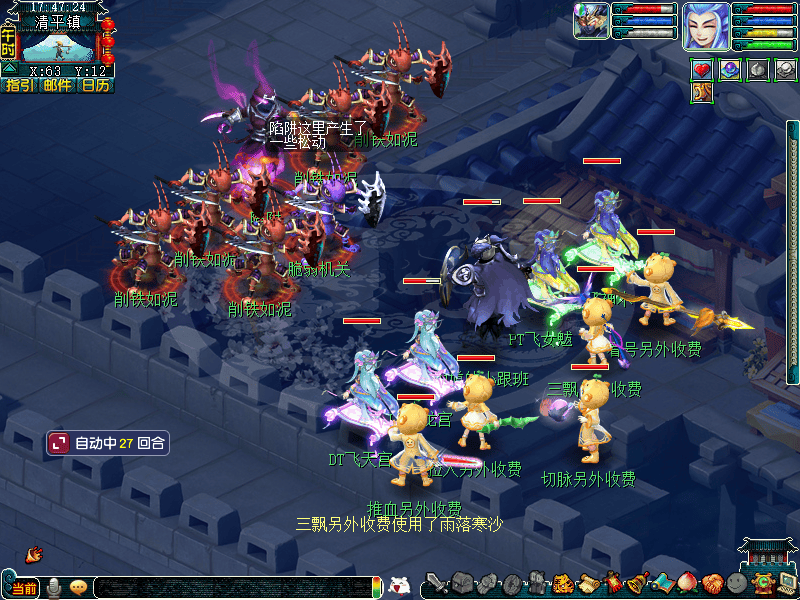Select the armored pet portrait
Screen dimensions: 800x600
pos(591,21)
